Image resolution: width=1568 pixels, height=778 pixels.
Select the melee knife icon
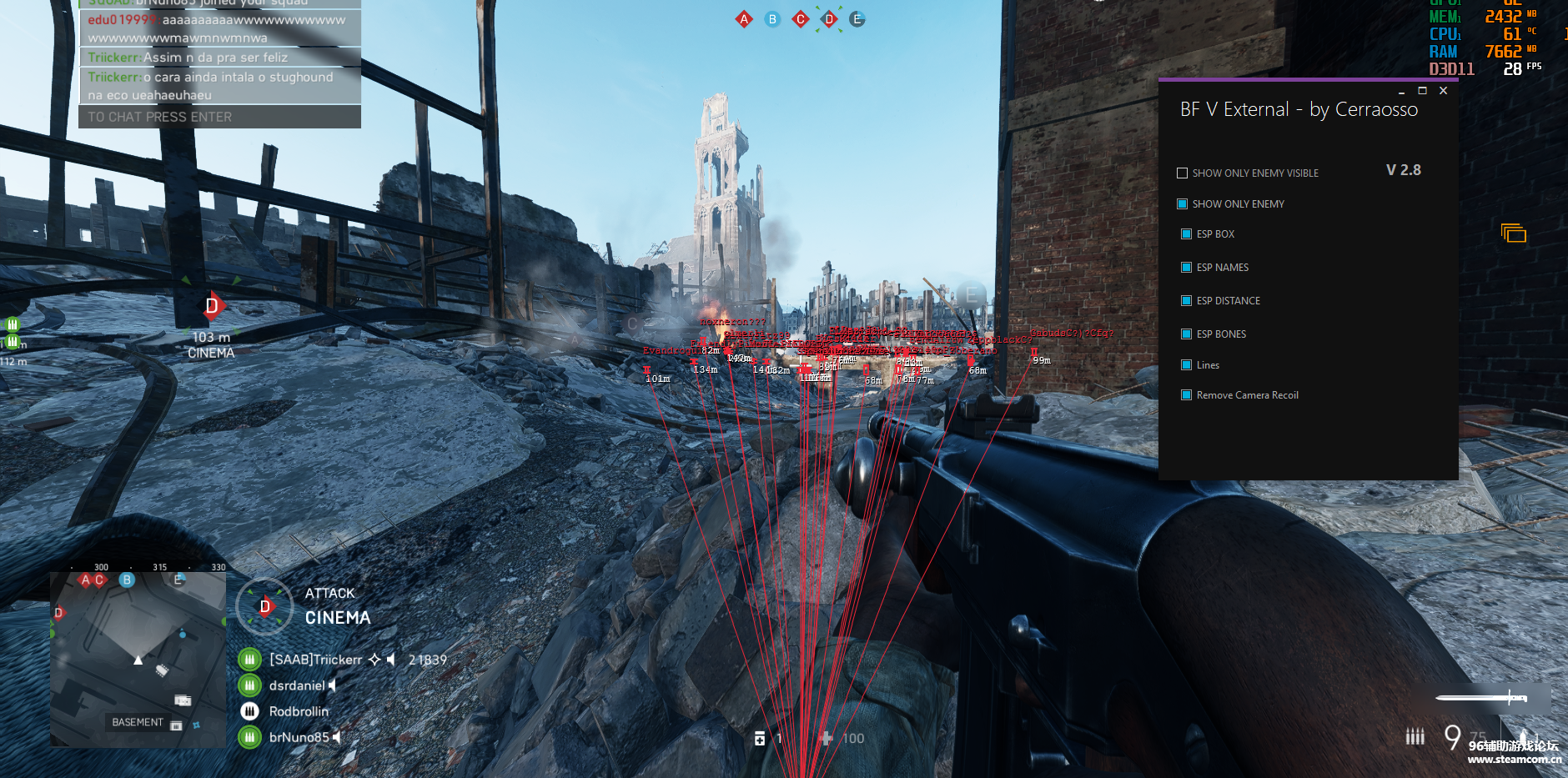coord(1481,697)
